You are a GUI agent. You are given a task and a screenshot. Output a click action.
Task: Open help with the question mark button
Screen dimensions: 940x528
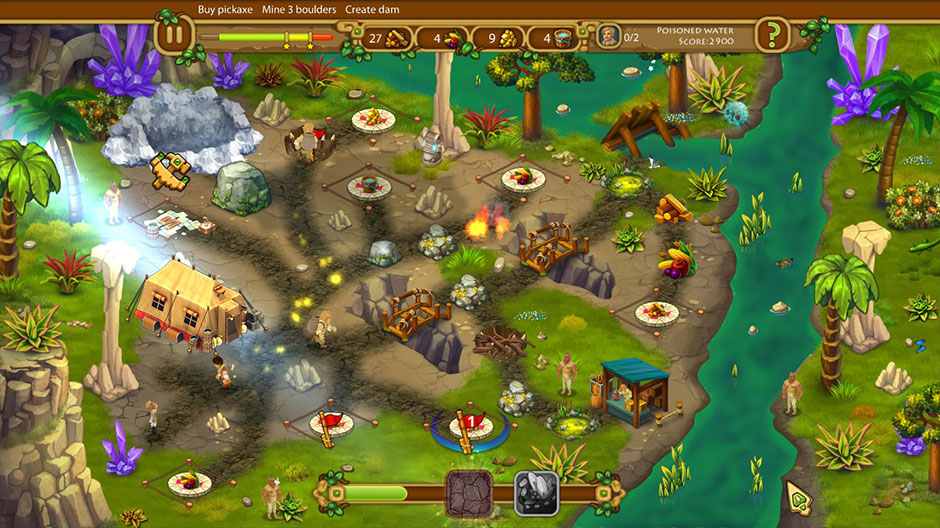[772, 36]
